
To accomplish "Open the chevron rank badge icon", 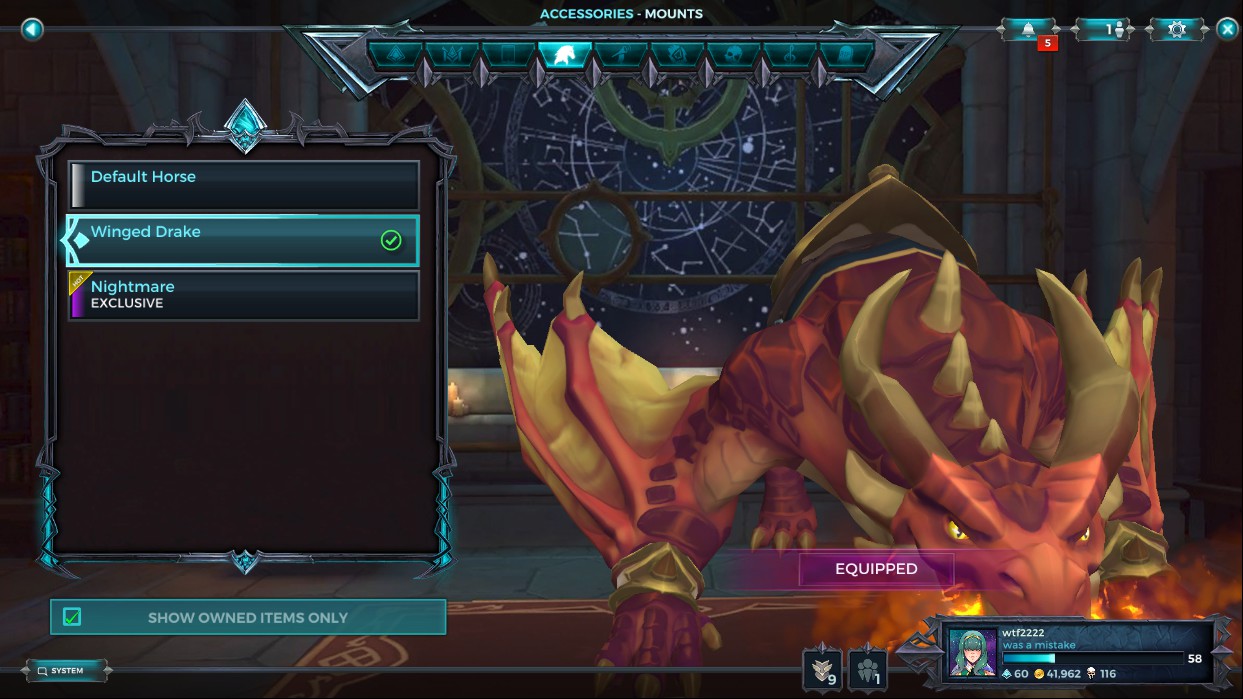I will 821,668.
